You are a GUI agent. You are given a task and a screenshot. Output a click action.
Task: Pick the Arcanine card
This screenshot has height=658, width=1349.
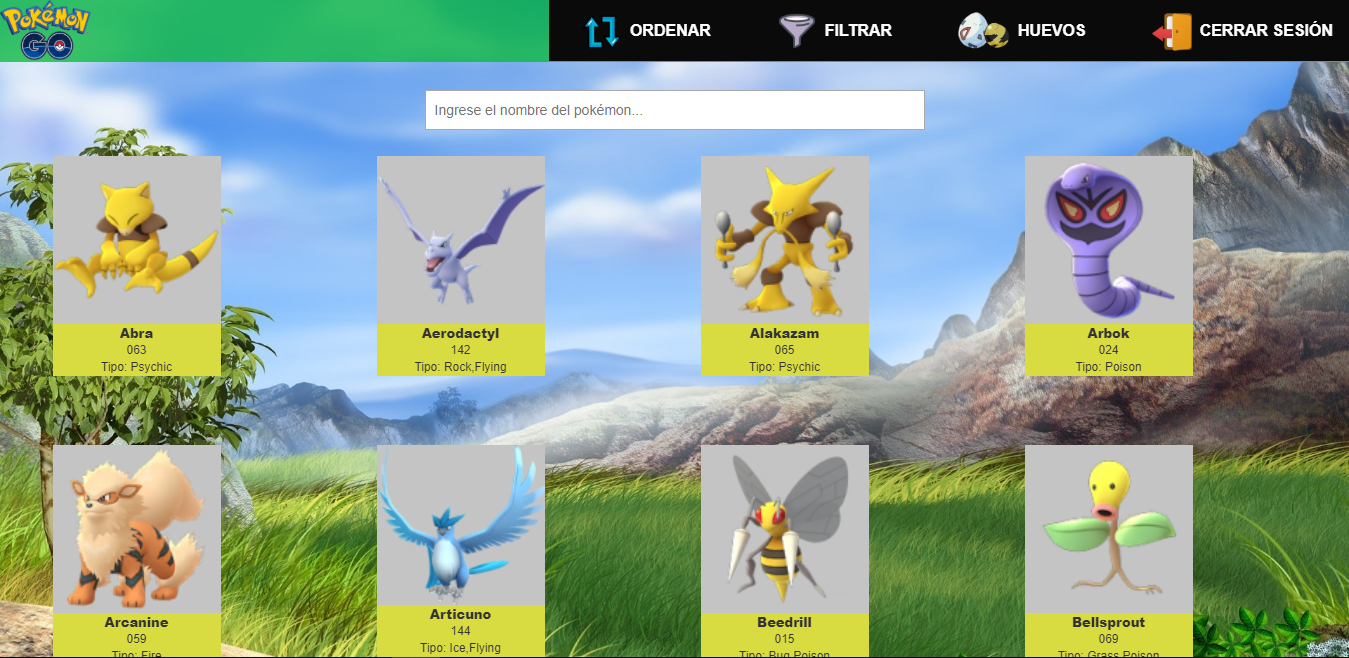137,550
